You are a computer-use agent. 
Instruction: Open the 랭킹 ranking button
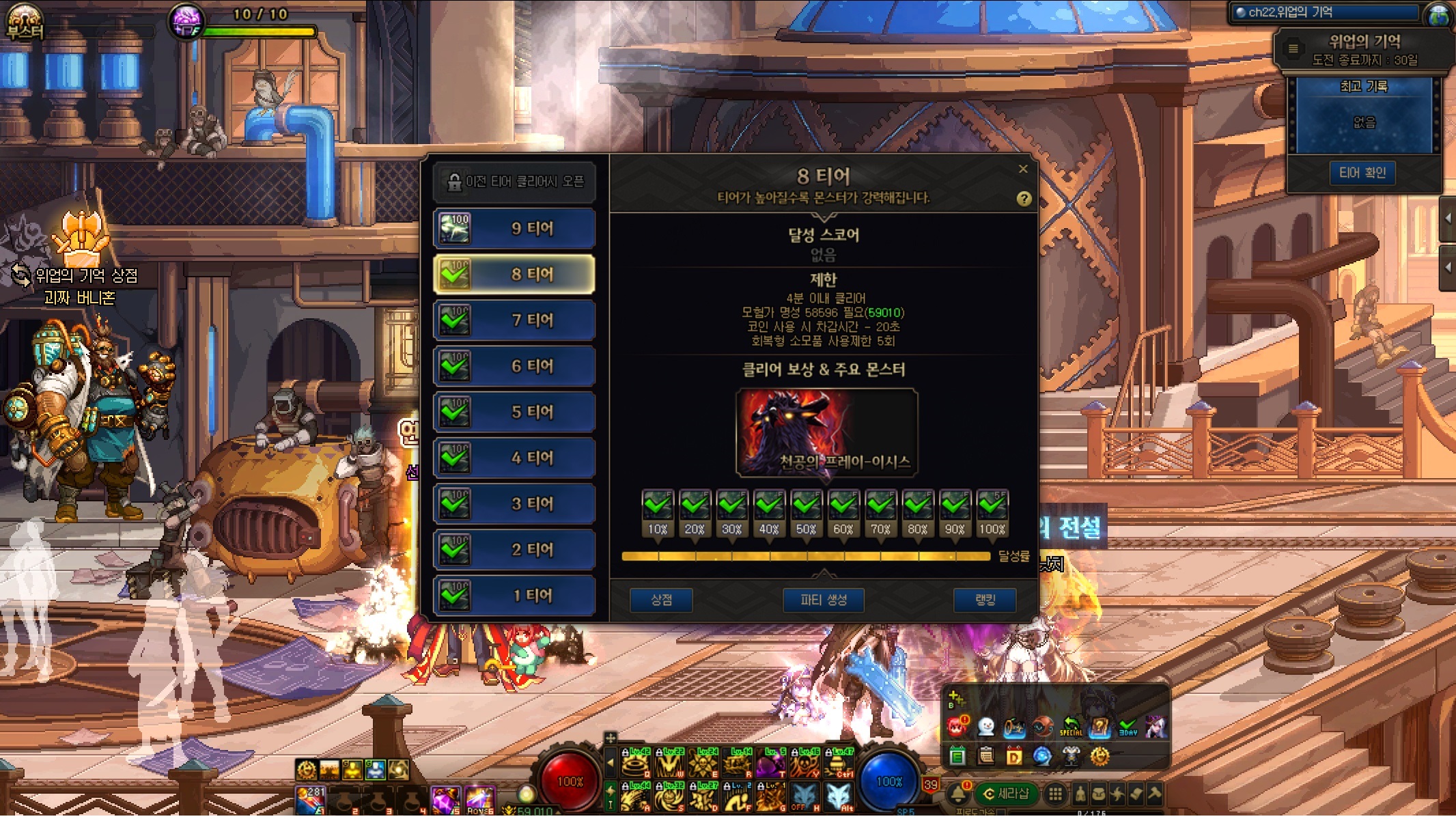(985, 600)
